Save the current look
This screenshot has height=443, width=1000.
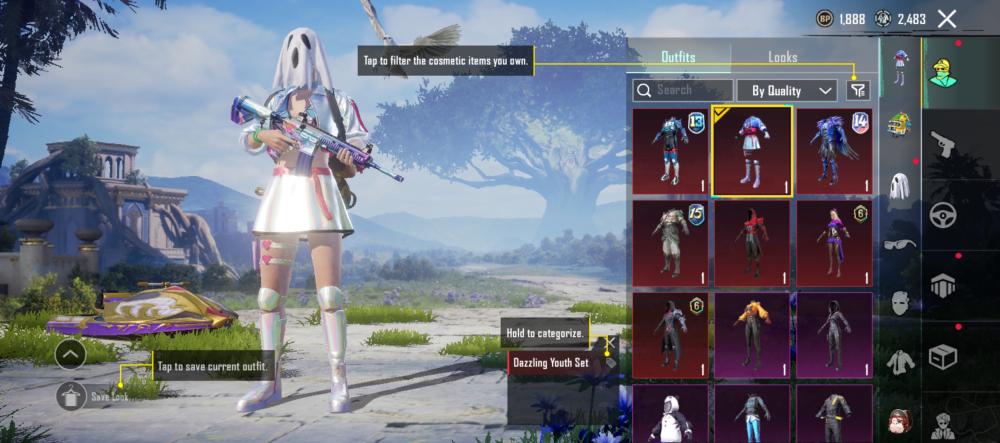[71, 396]
